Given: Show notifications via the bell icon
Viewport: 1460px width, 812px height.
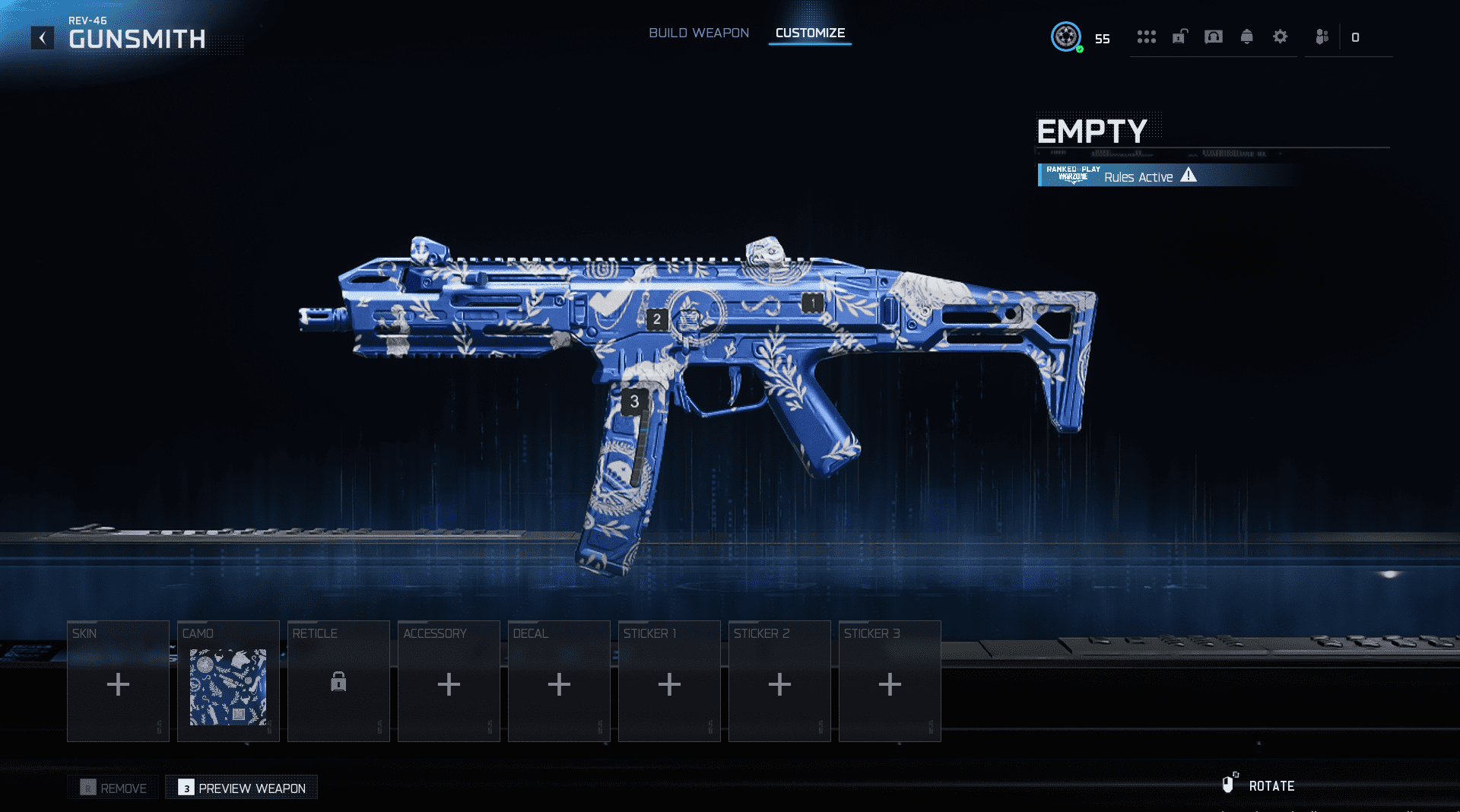Looking at the screenshot, I should pos(1247,36).
